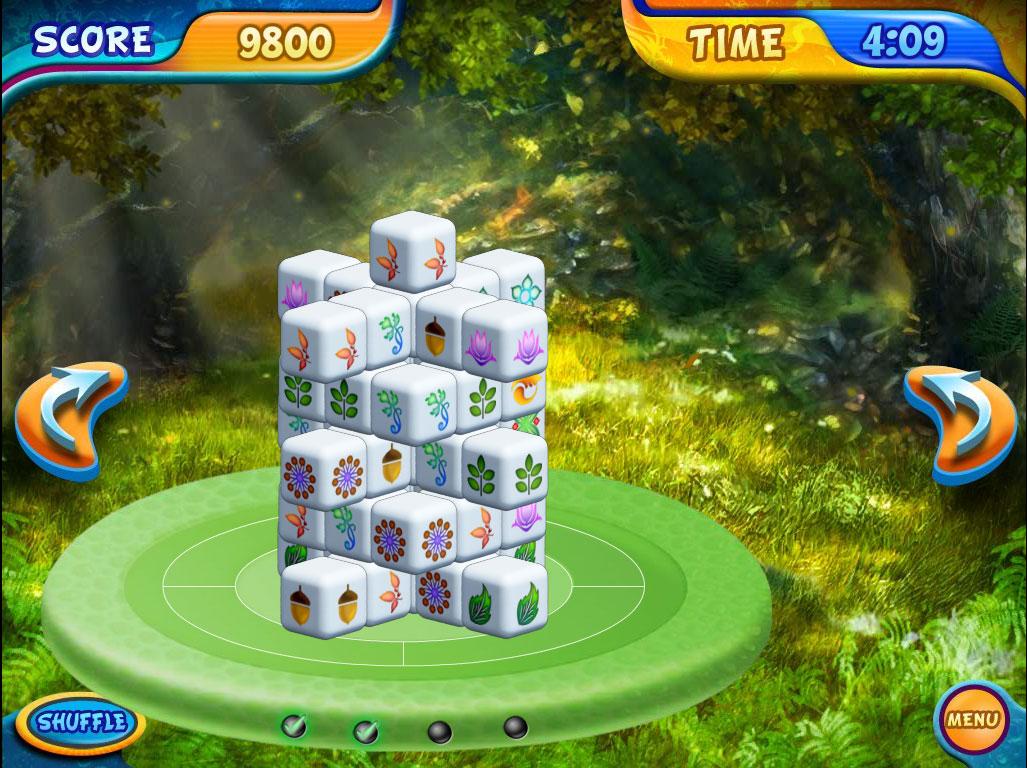Select the teal outlined flower tile
Image resolution: width=1027 pixels, height=768 pixels.
[524, 289]
